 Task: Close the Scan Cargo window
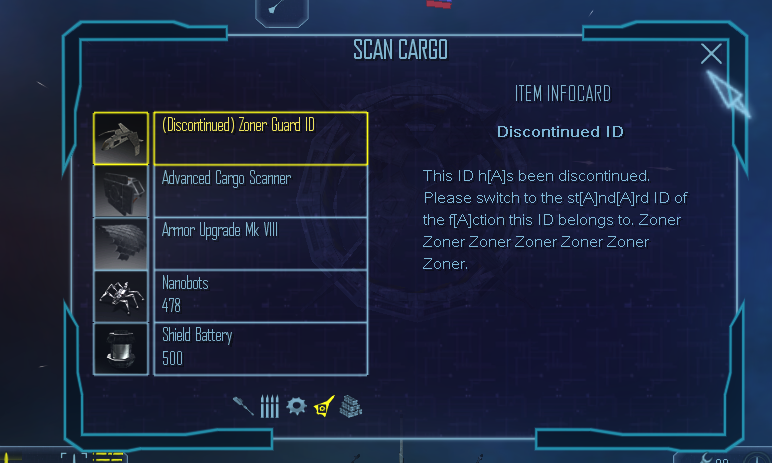[x=711, y=54]
